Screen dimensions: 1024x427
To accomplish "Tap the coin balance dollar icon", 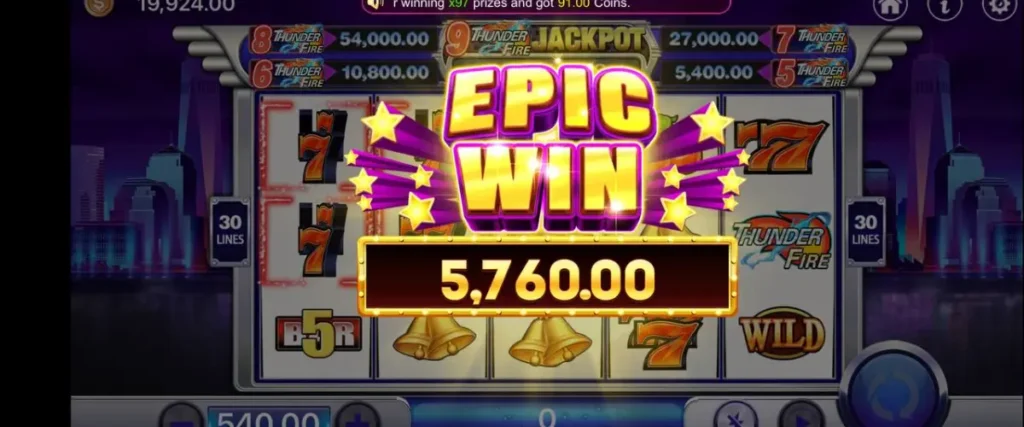I will [x=99, y=6].
